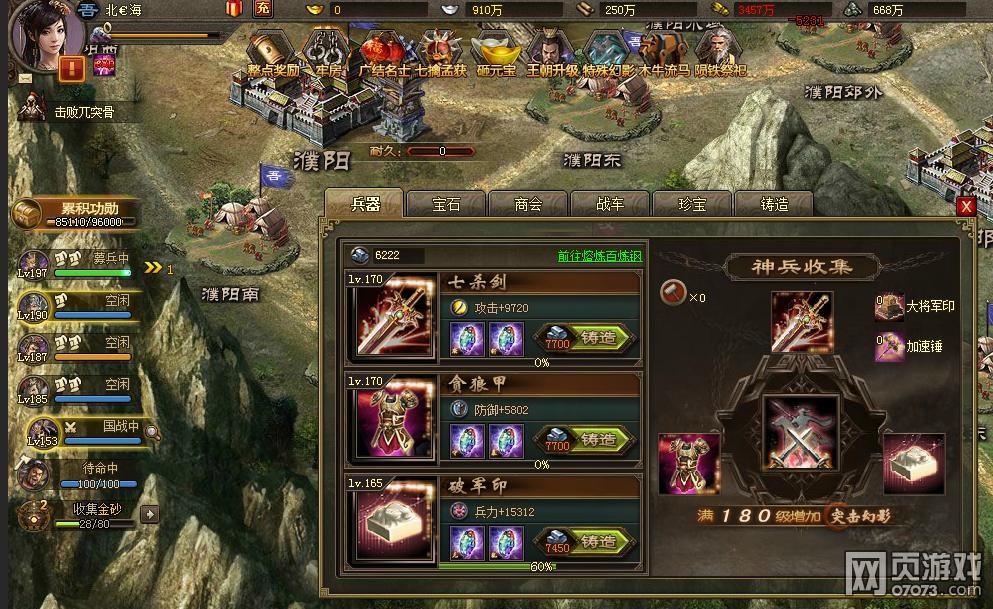This screenshot has height=609, width=993.
Task: Follow the 前往熔炼百炼钢 link
Action: point(599,256)
